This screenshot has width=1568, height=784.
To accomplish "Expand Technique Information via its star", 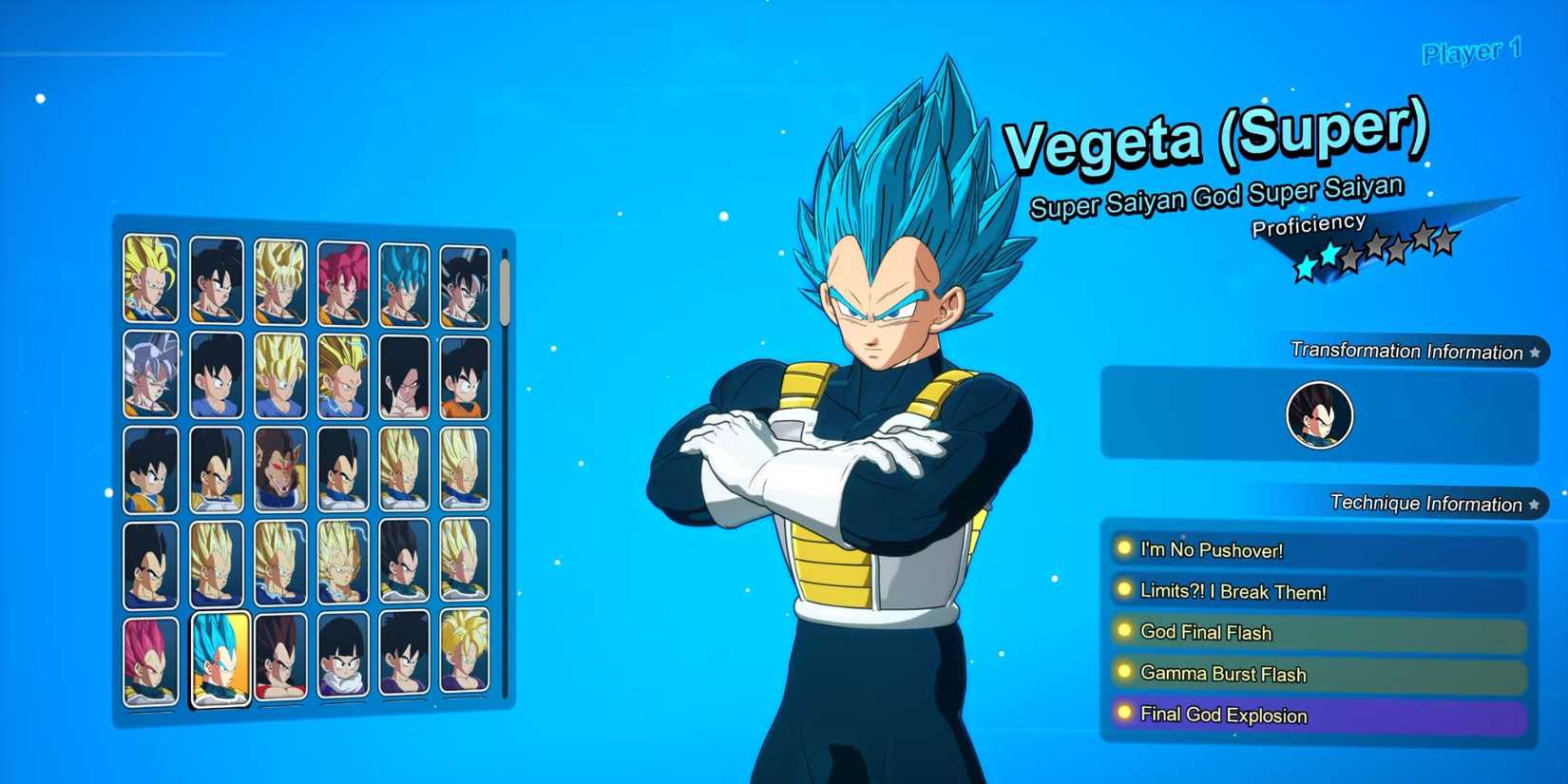I will [x=1533, y=504].
